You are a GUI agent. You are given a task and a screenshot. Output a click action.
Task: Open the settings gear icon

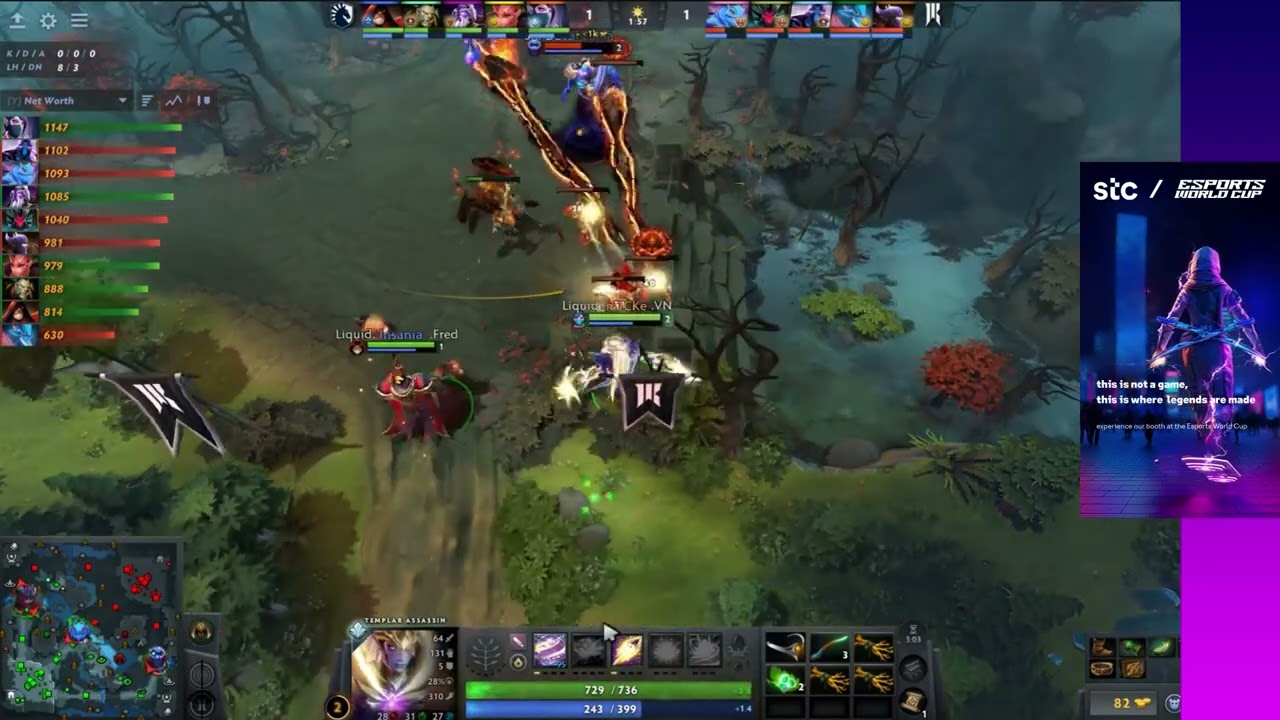coord(47,20)
